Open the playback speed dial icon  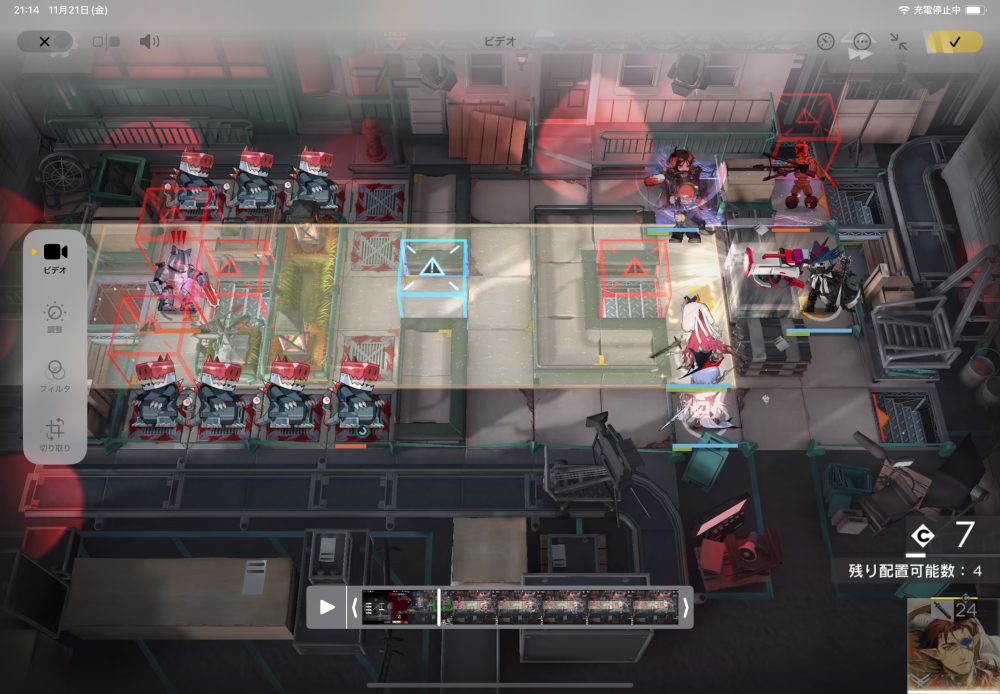(825, 42)
